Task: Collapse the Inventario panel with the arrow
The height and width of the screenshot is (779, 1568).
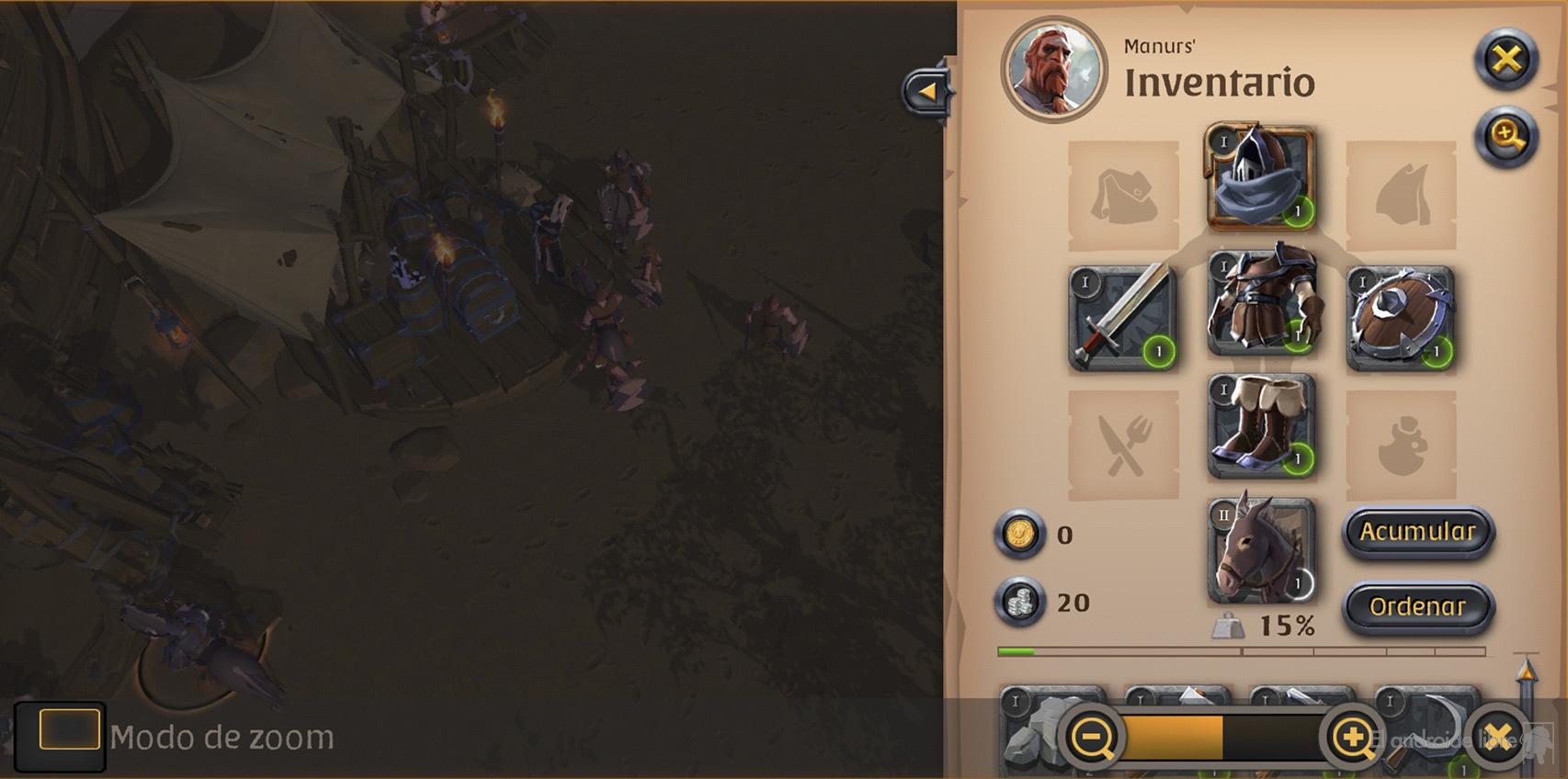Action: click(928, 89)
